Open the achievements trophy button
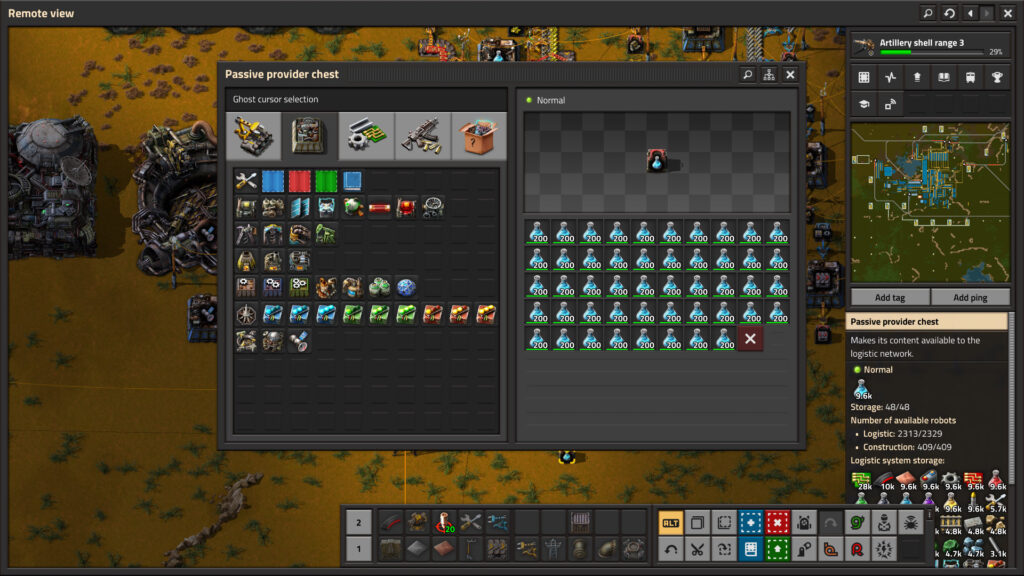This screenshot has height=576, width=1024. [996, 77]
